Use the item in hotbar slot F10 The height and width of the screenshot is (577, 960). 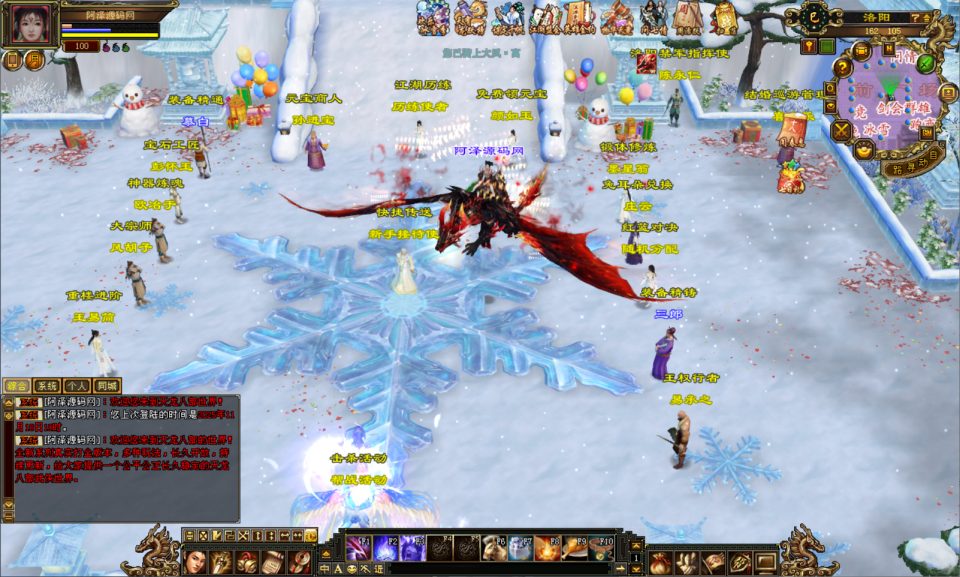(601, 548)
